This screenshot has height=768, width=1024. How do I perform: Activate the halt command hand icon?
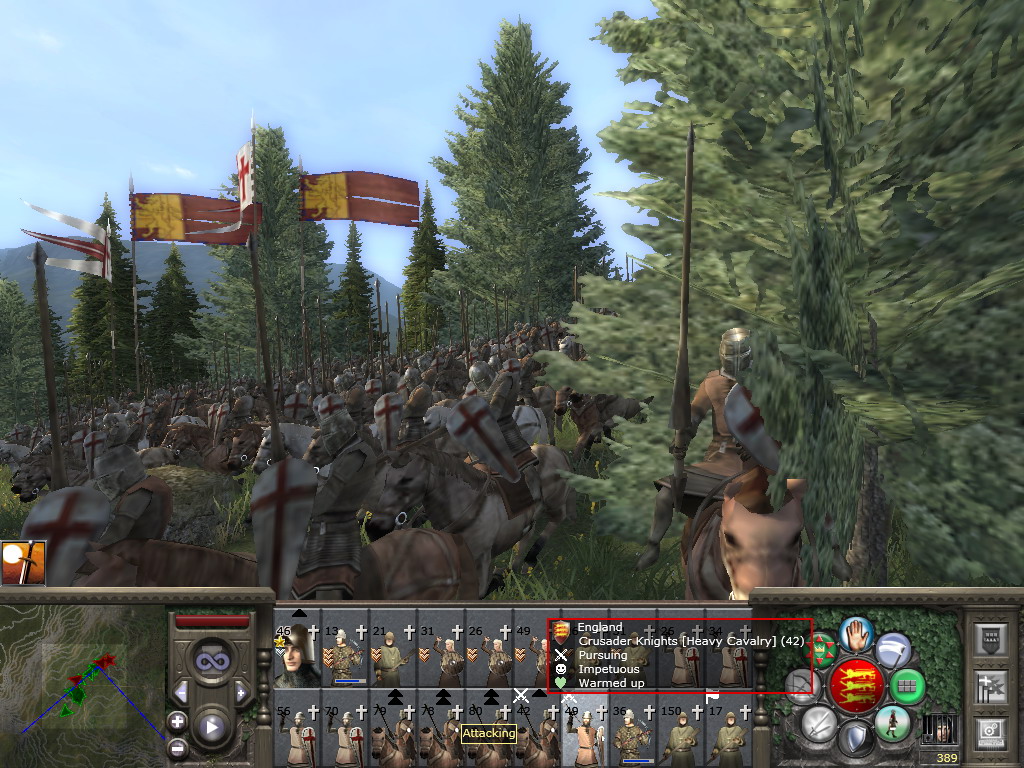coord(856,633)
